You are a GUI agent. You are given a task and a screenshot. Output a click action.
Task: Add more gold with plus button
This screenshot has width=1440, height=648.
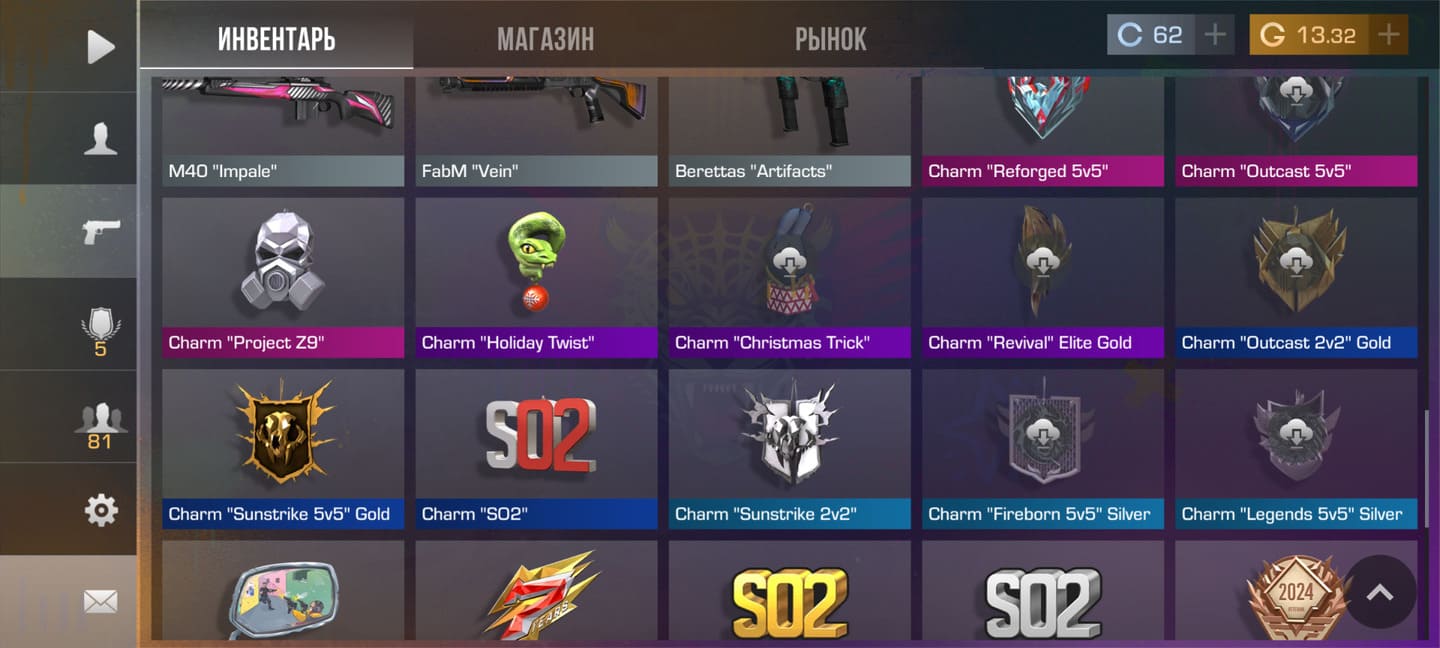tap(1388, 35)
